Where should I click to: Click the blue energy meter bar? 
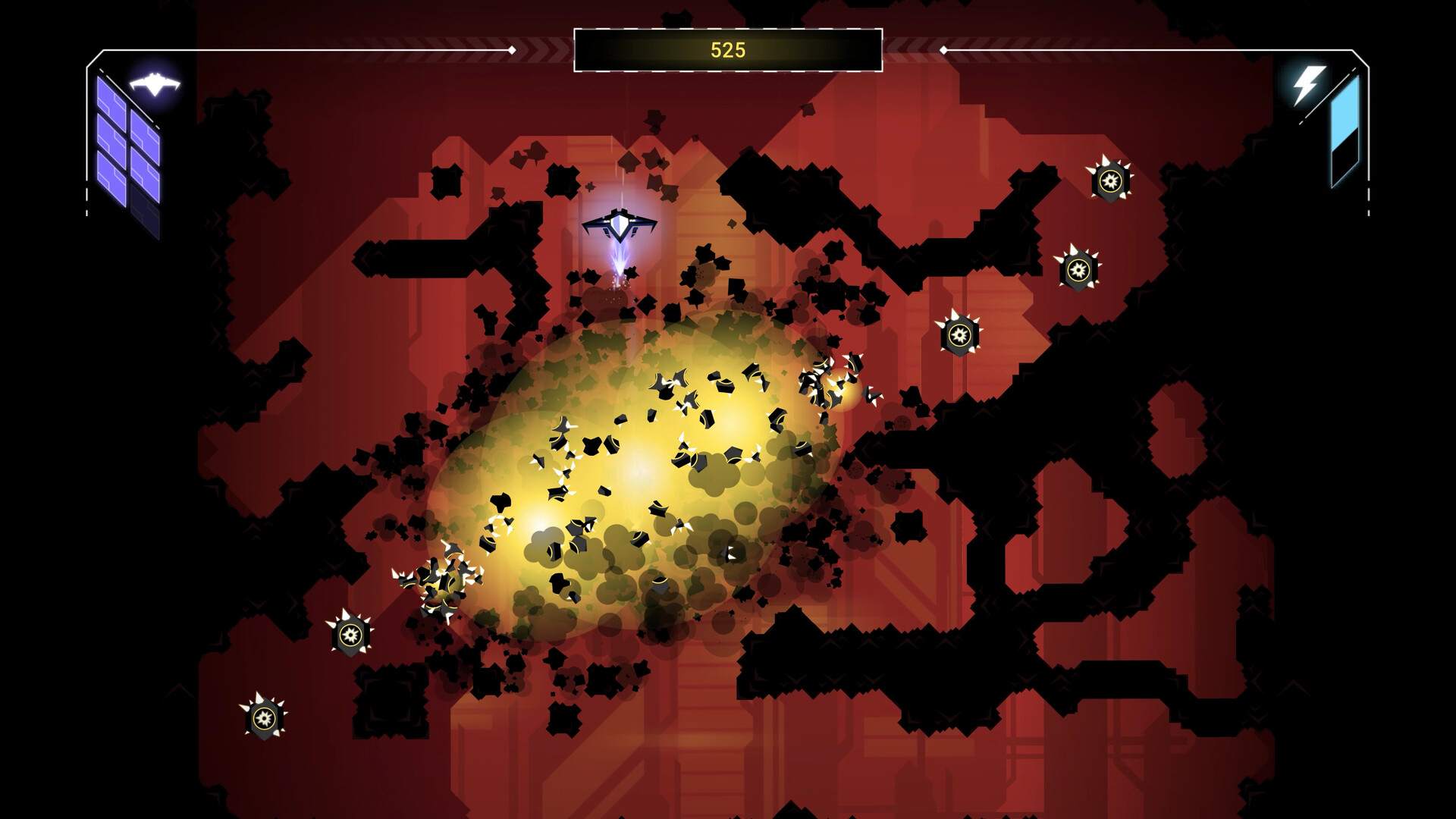coord(1345,114)
